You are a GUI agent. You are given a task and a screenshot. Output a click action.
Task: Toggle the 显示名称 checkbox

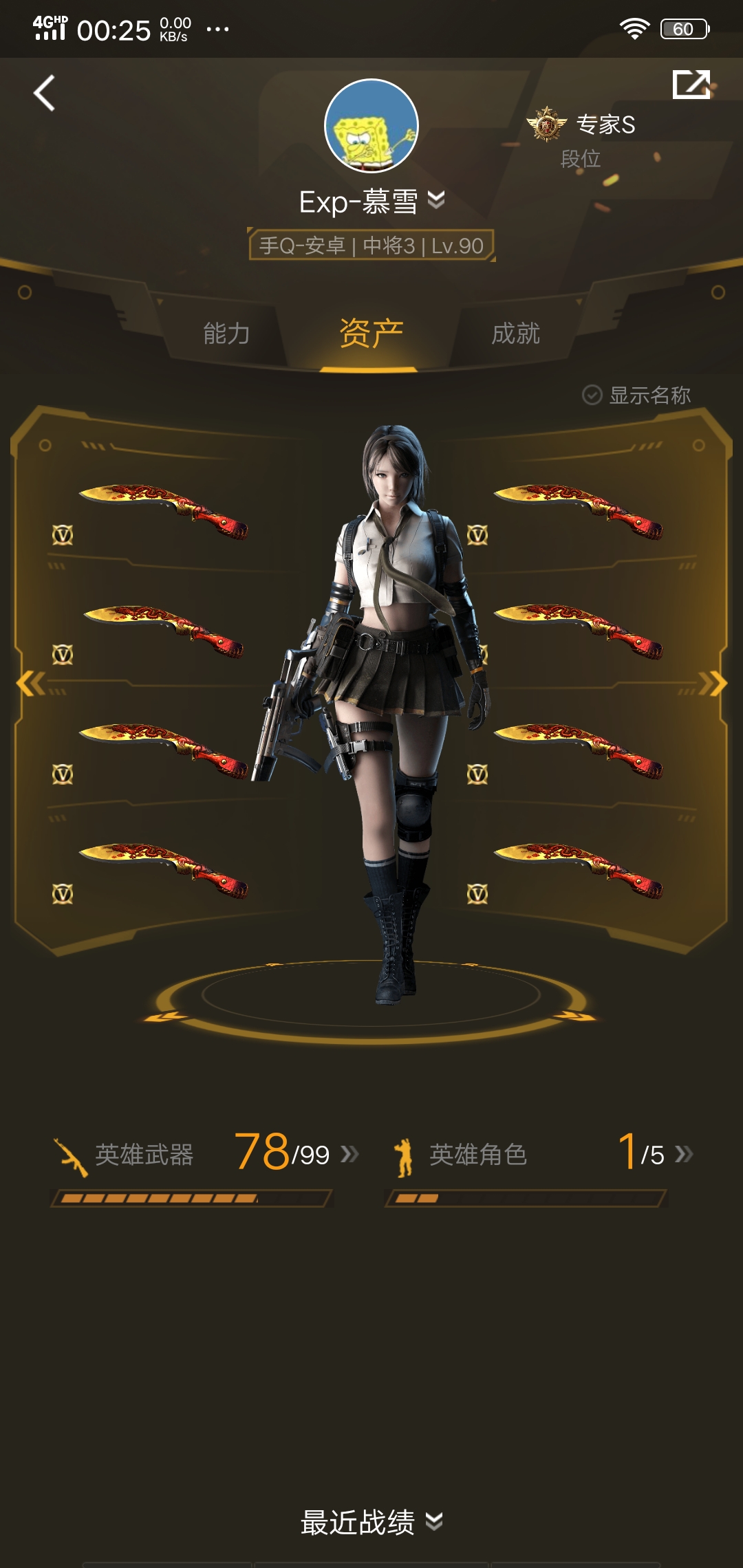tap(592, 395)
